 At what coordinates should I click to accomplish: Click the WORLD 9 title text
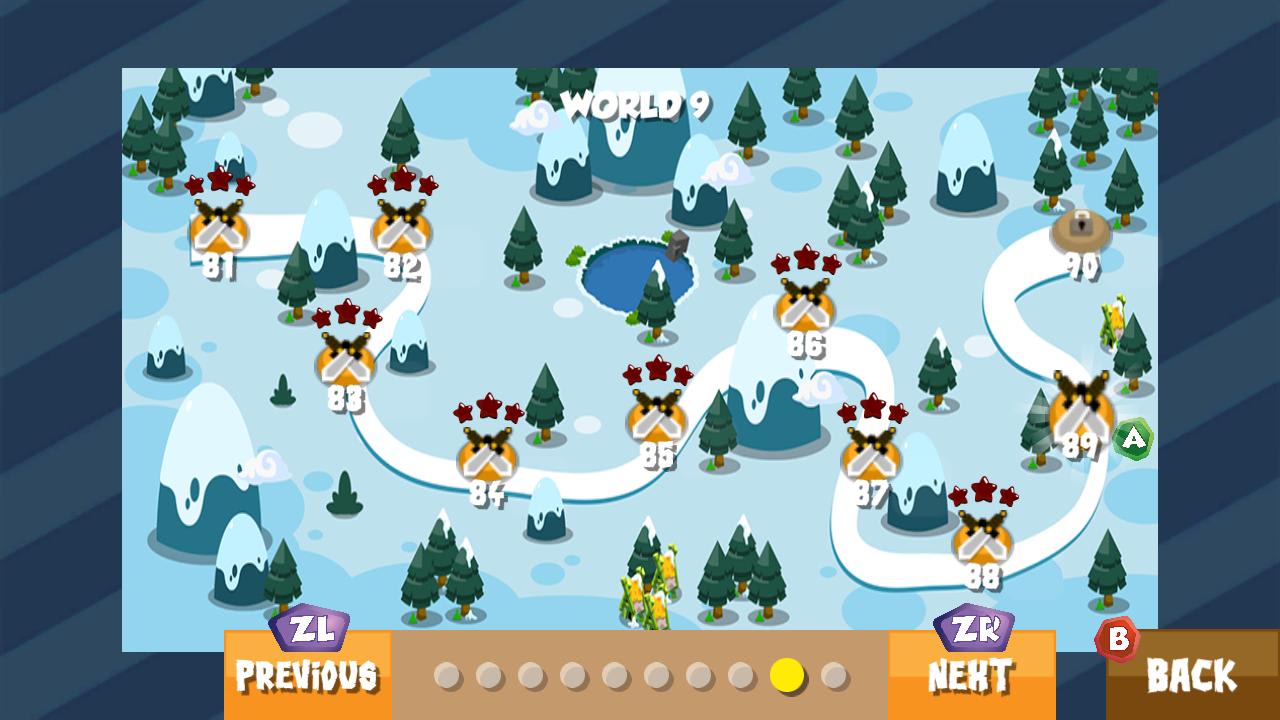640,103
